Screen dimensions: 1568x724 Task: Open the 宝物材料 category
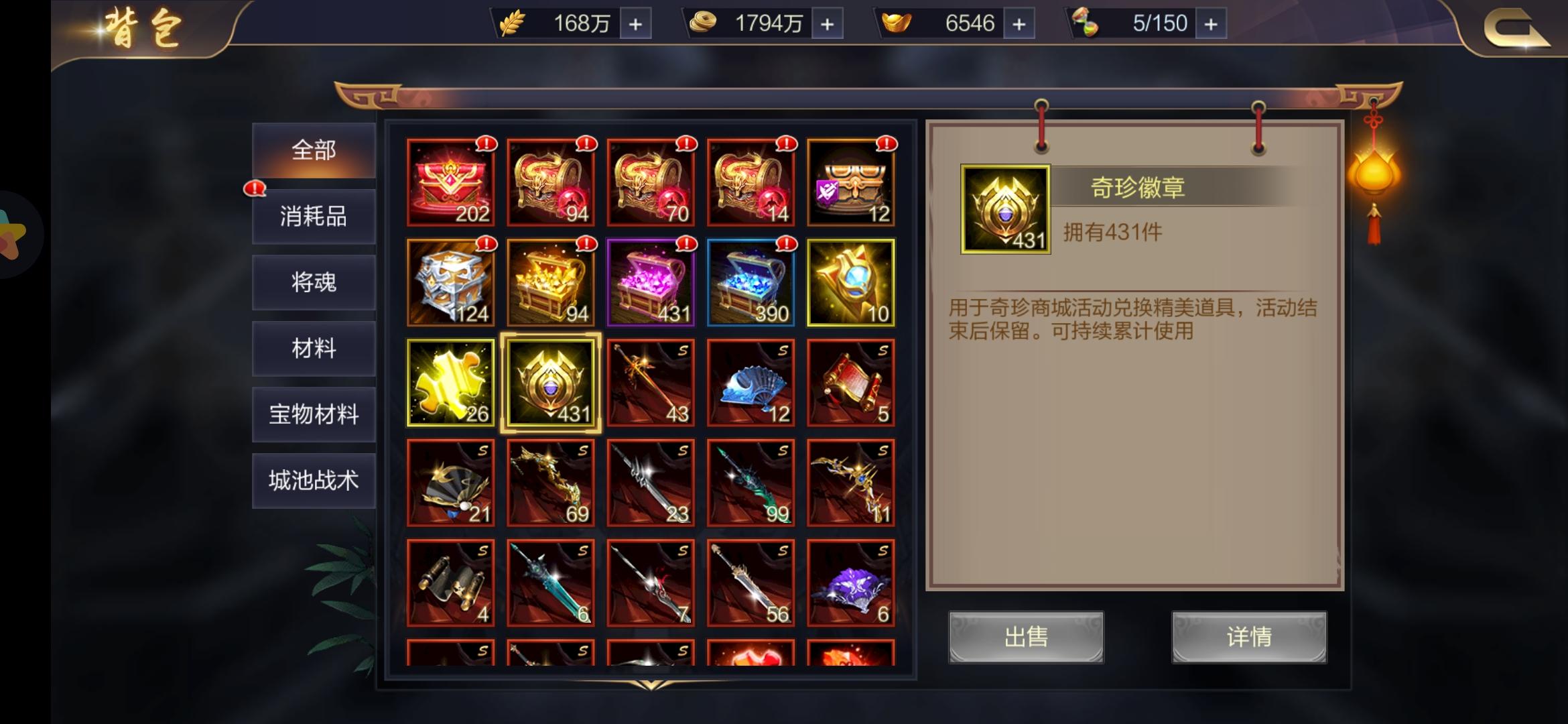(x=313, y=414)
